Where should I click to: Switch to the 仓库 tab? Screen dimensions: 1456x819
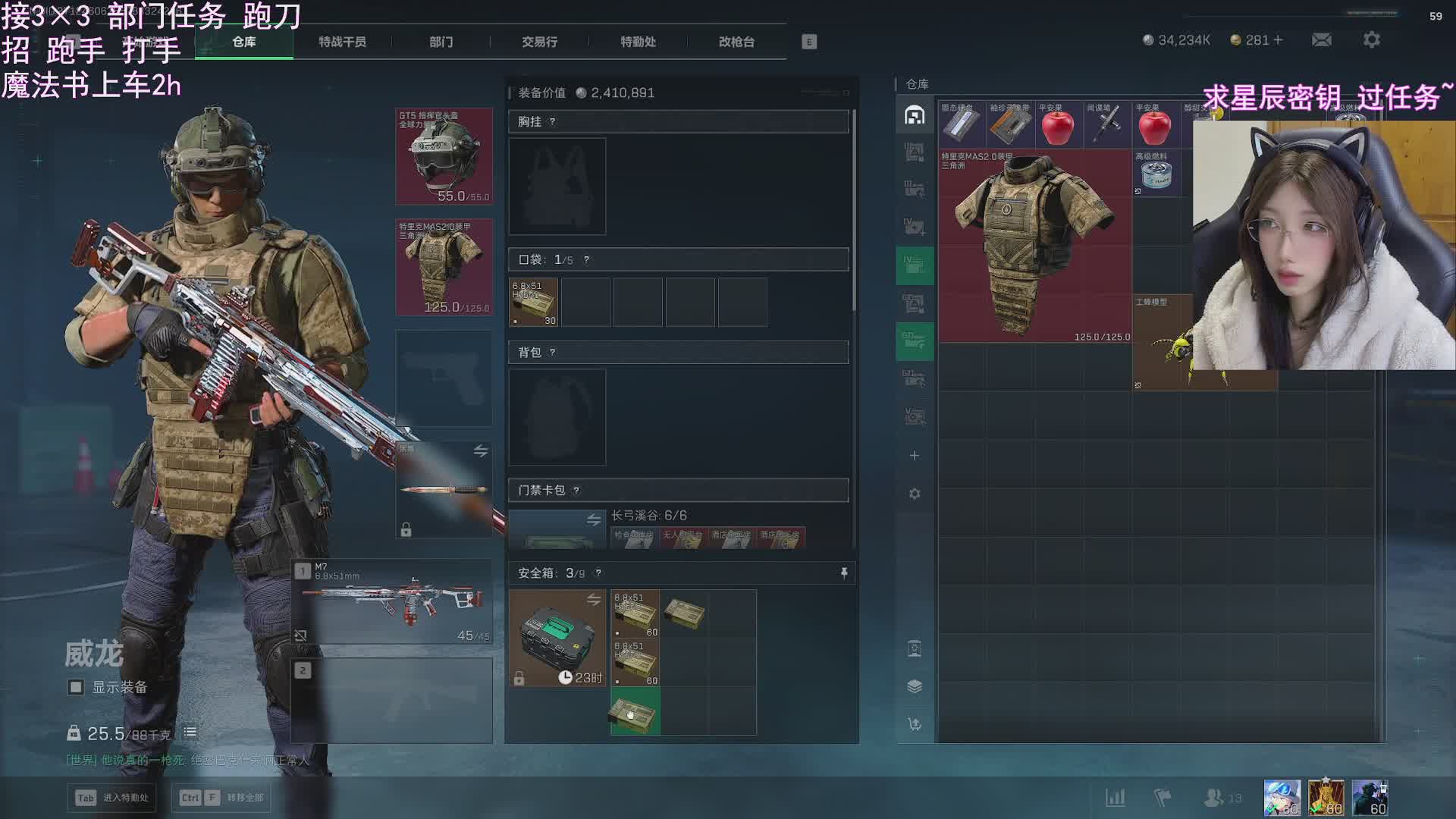pos(244,42)
